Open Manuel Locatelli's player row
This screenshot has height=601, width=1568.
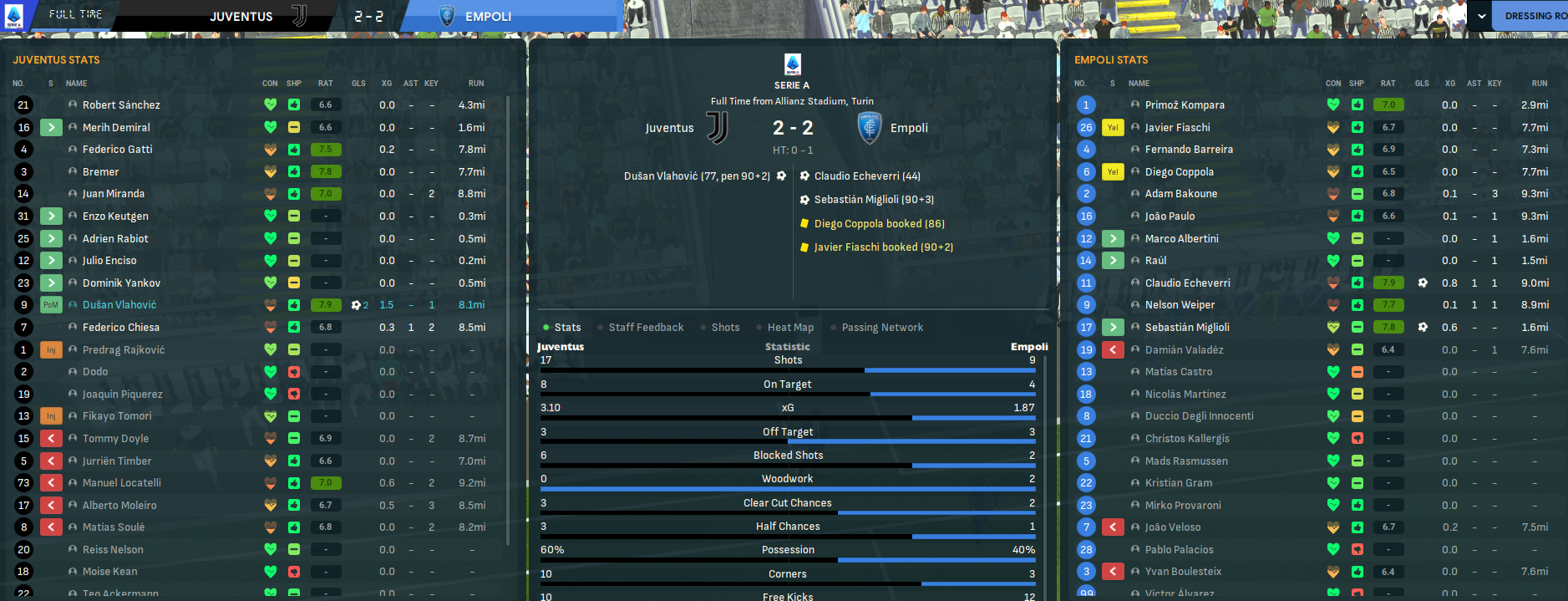point(122,483)
